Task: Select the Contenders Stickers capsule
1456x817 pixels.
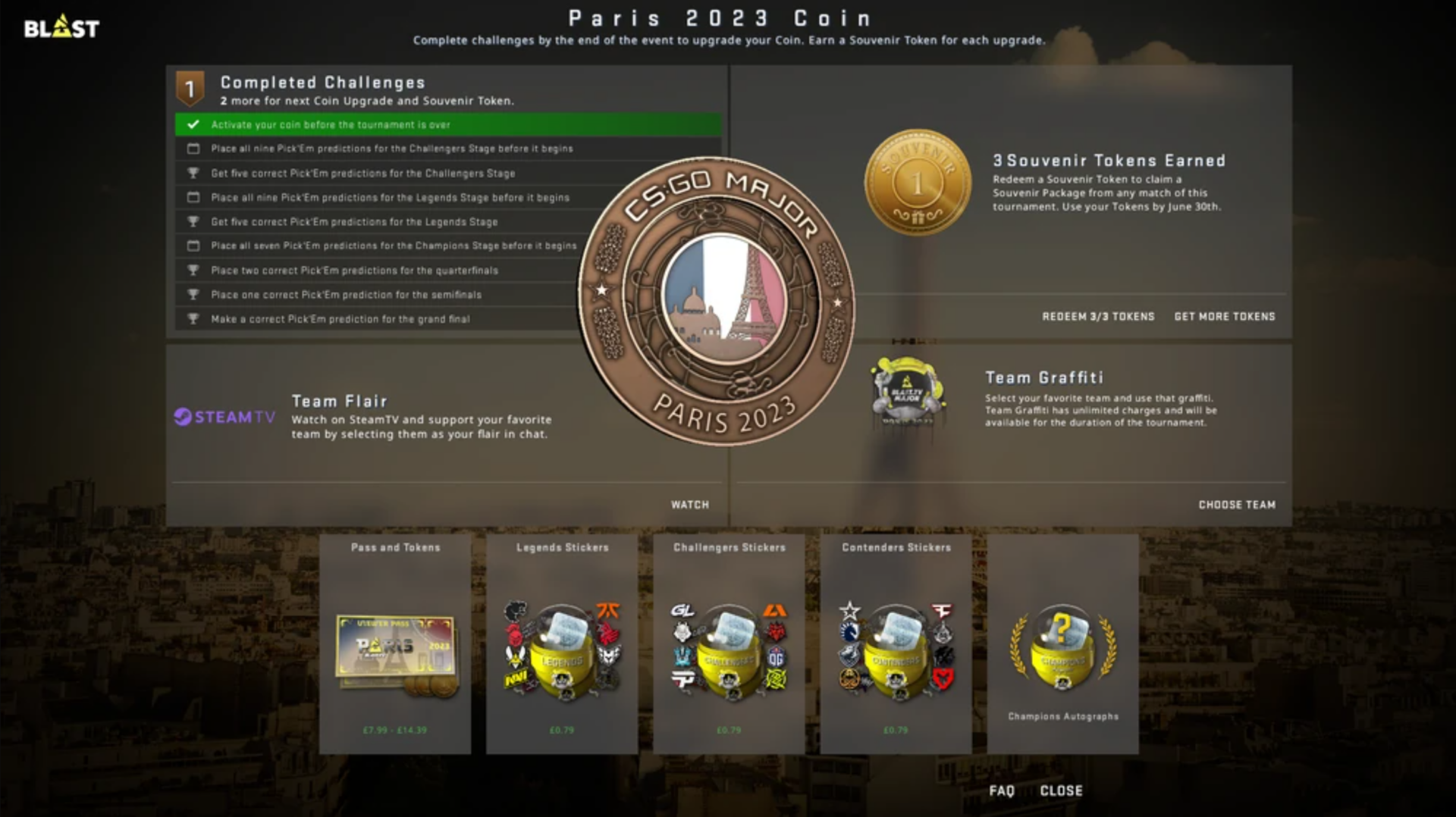Action: tap(896, 644)
